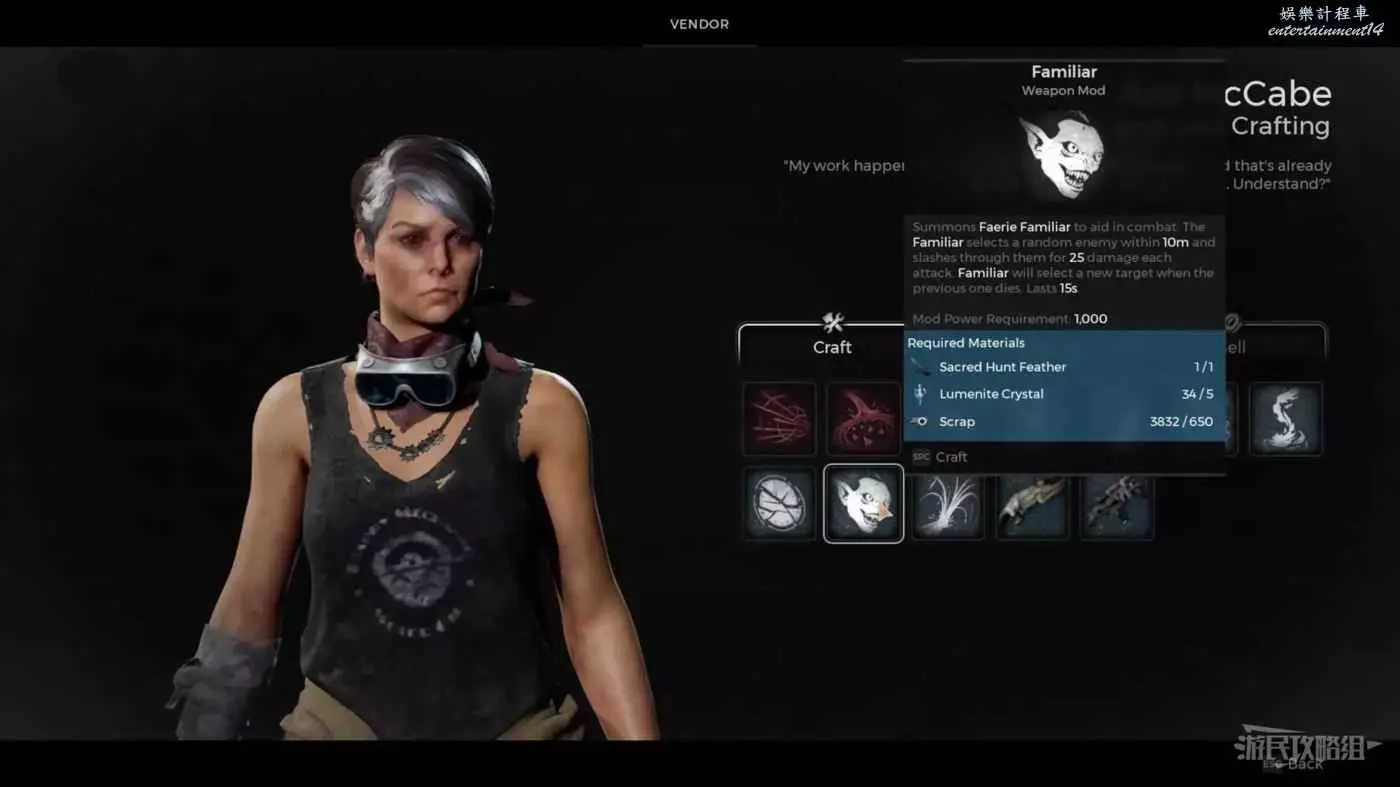The width and height of the screenshot is (1400, 787).
Task: Select the red spiky splatter mod
Action: (863, 418)
